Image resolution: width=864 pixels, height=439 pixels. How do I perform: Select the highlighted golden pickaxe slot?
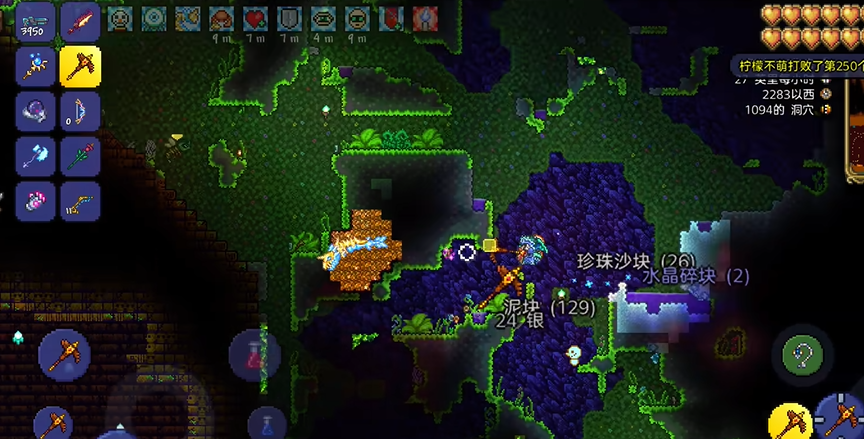[80, 66]
